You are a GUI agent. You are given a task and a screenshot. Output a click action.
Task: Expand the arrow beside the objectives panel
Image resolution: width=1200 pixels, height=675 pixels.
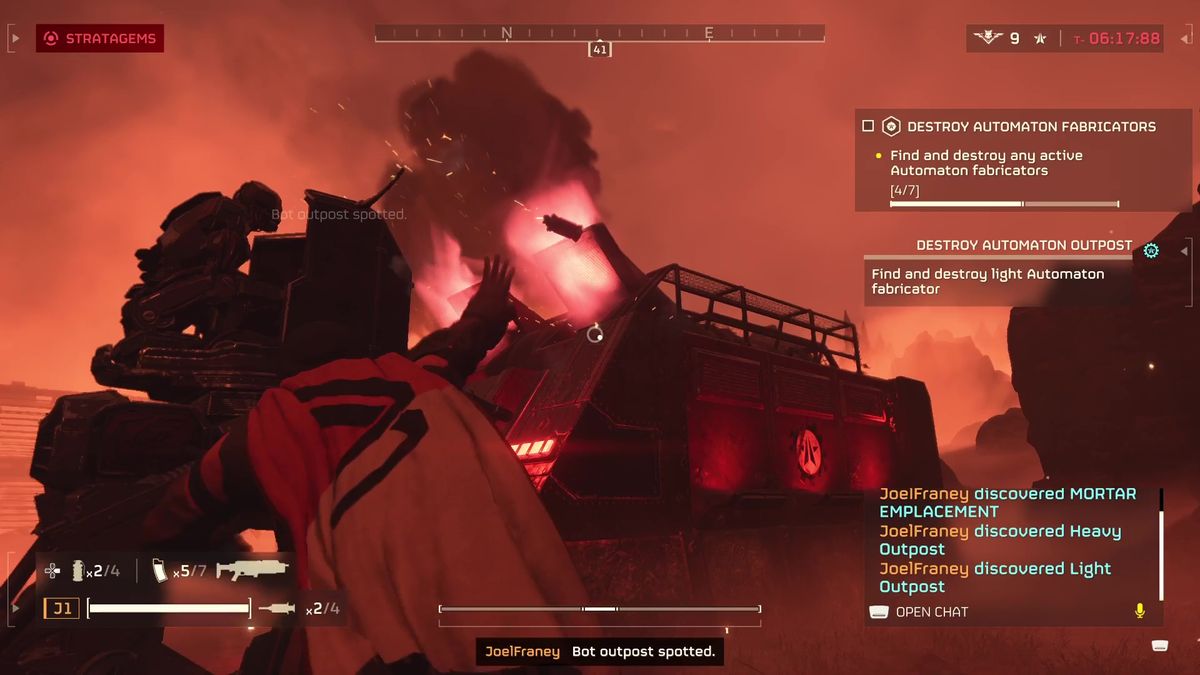(x=1186, y=250)
